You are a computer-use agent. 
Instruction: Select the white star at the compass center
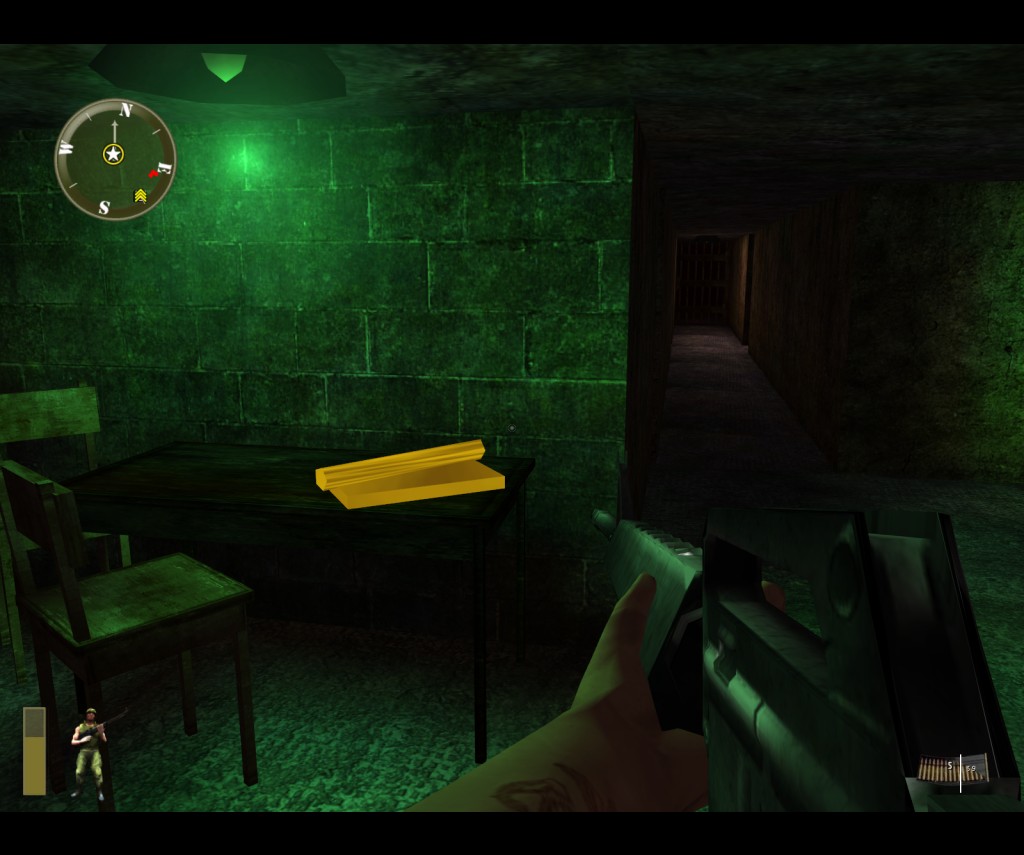click(113, 154)
